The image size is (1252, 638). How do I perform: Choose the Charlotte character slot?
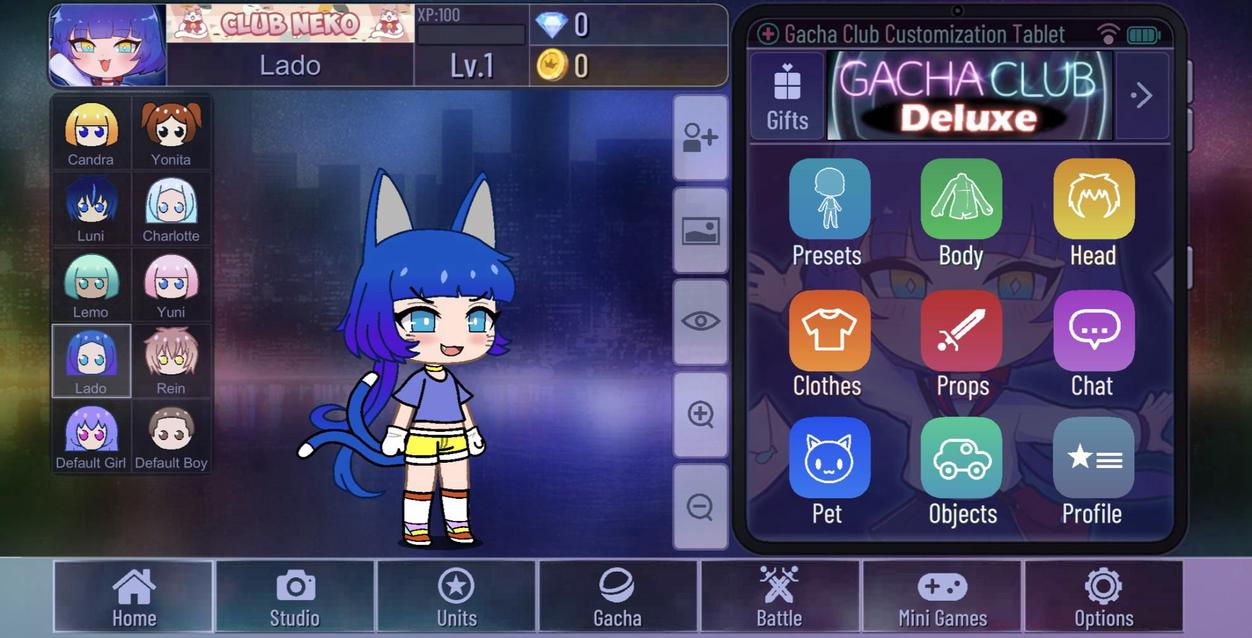[x=171, y=209]
